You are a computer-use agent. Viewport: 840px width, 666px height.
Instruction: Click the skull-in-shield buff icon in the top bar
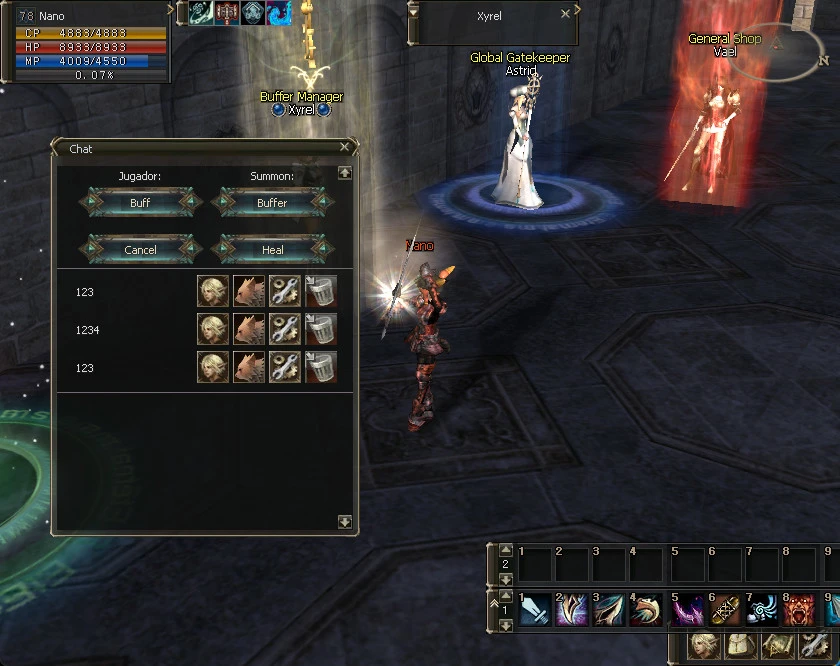point(254,12)
